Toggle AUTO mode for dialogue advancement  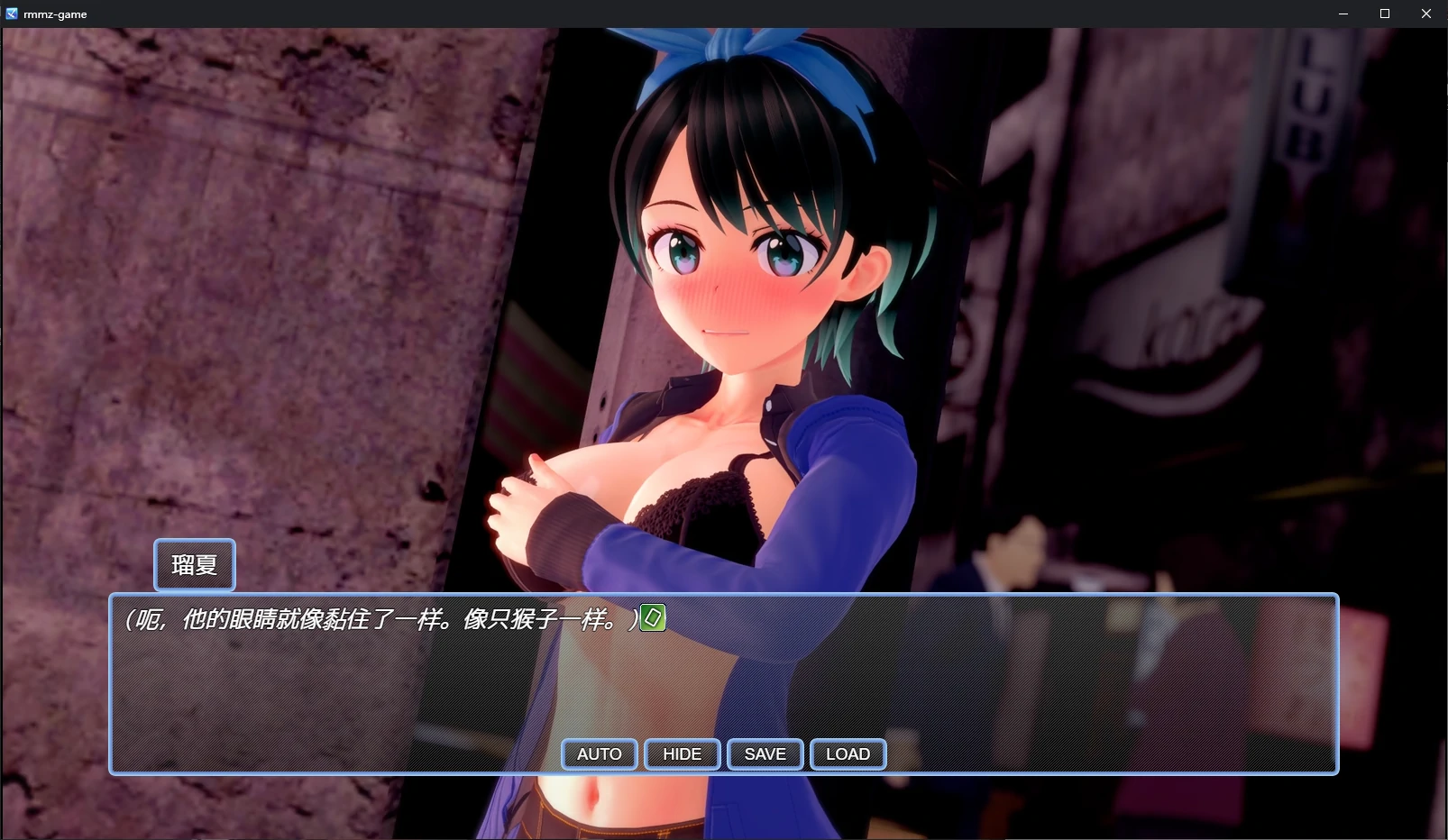pyautogui.click(x=598, y=753)
